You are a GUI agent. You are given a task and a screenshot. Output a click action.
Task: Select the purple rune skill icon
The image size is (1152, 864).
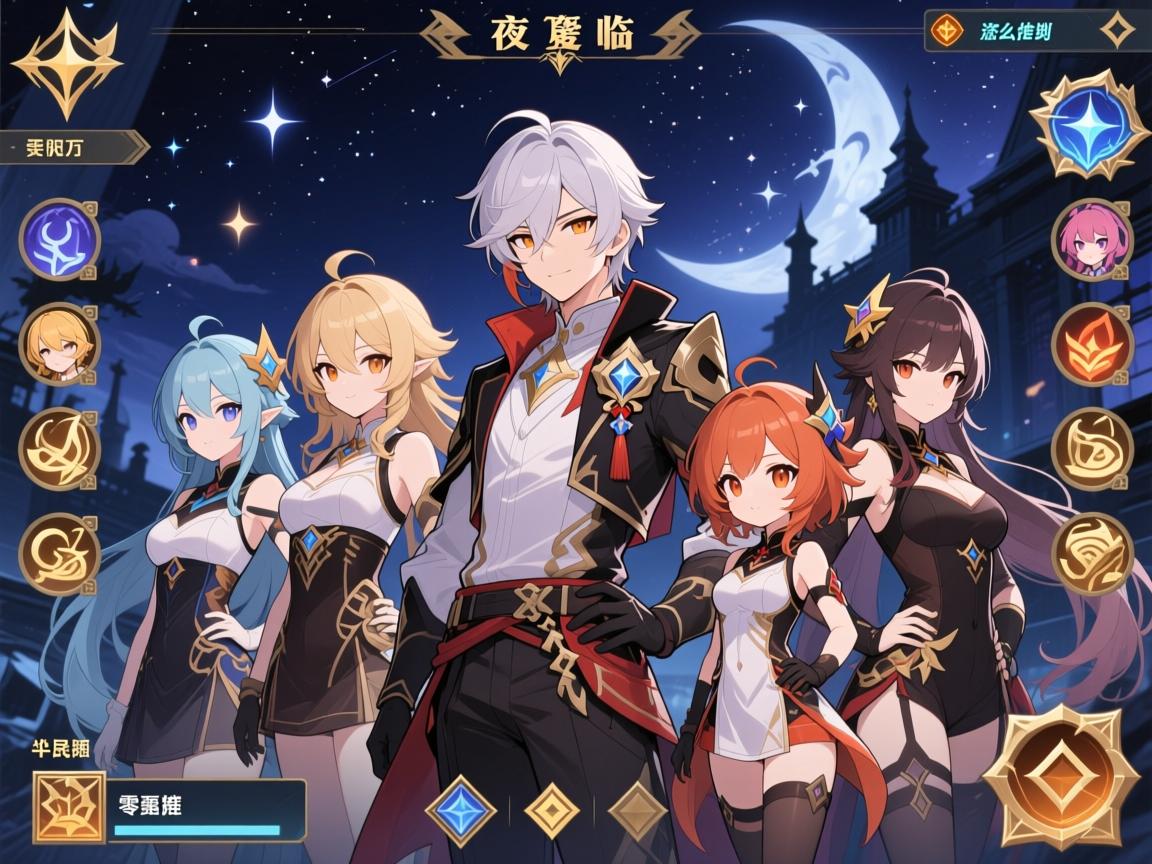(x=59, y=240)
